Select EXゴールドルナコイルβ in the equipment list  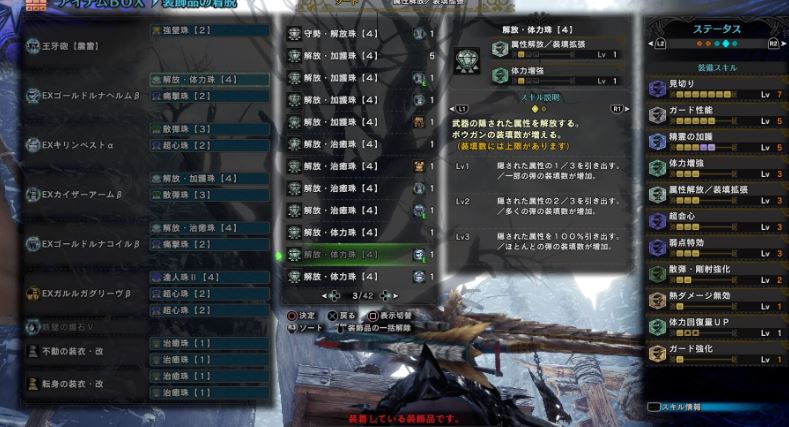point(85,244)
